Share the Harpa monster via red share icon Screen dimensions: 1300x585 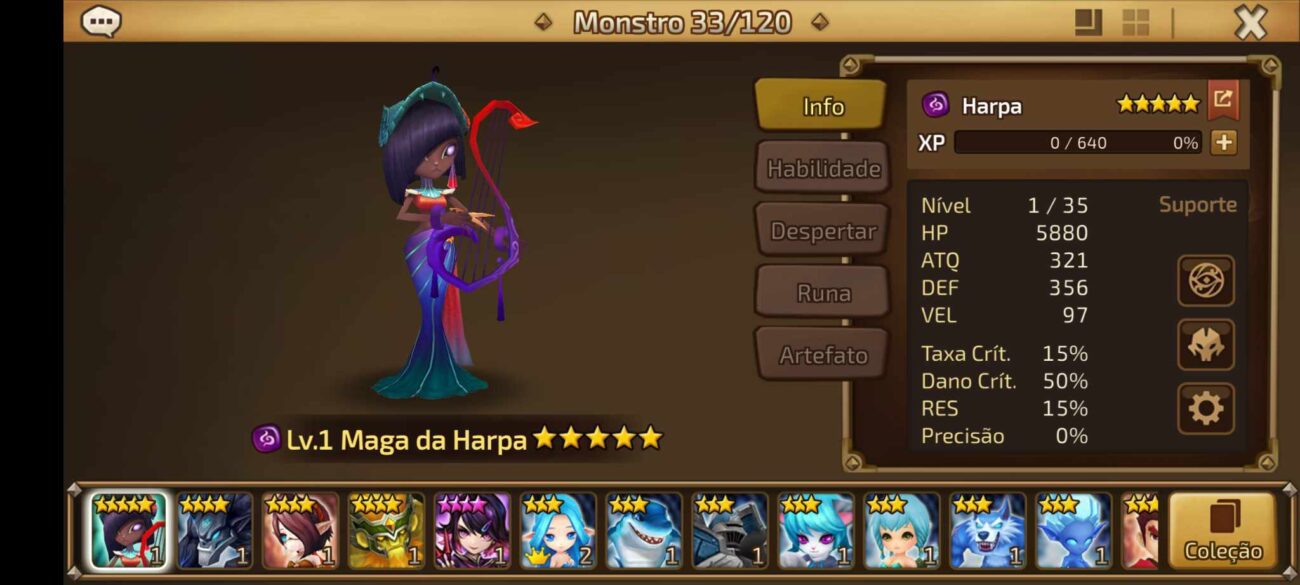[x=1222, y=99]
